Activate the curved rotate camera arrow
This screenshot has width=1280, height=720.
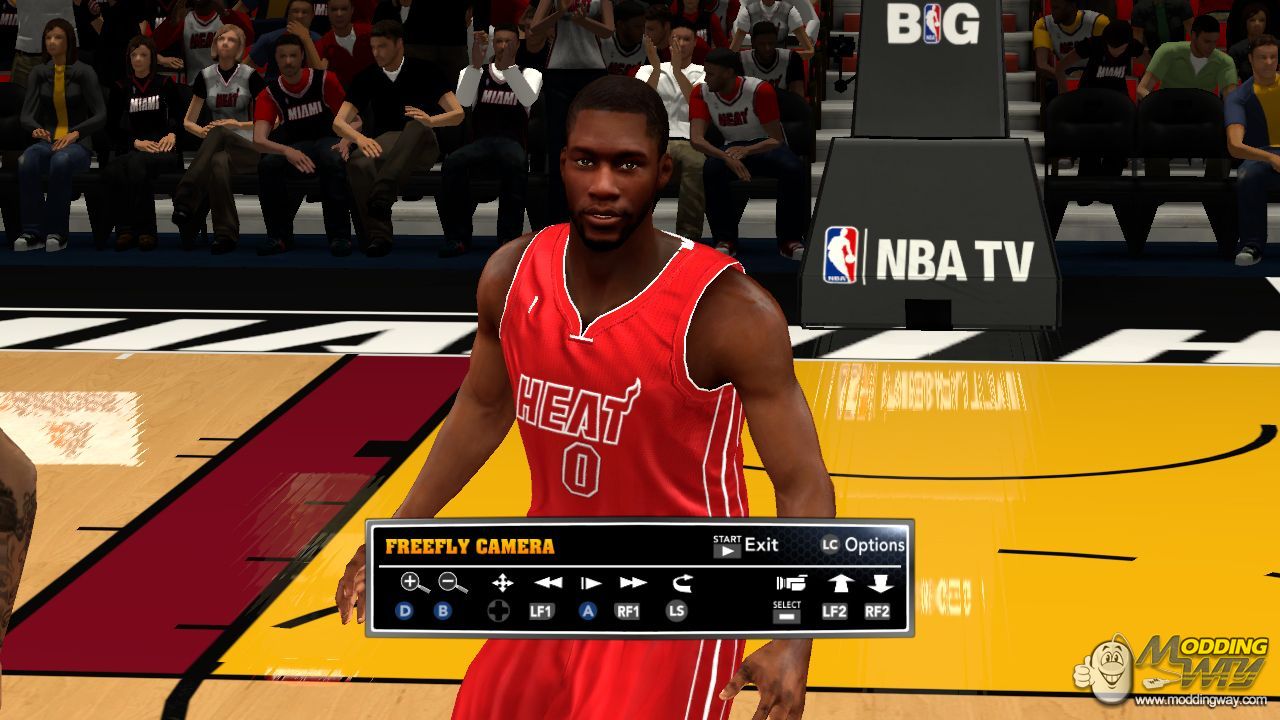[682, 582]
